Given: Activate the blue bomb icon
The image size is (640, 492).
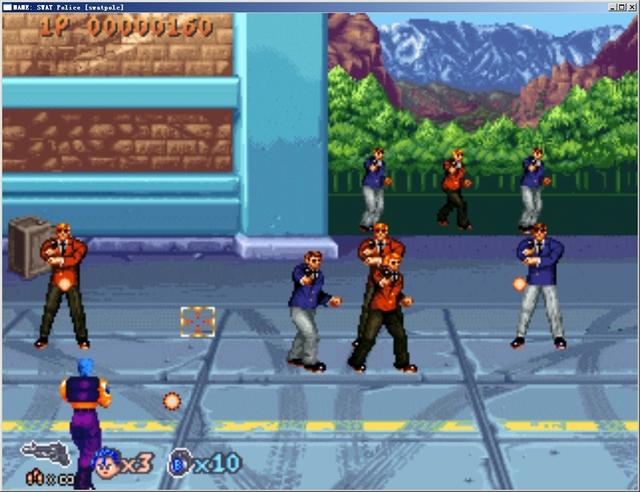Looking at the screenshot, I should 180,463.
